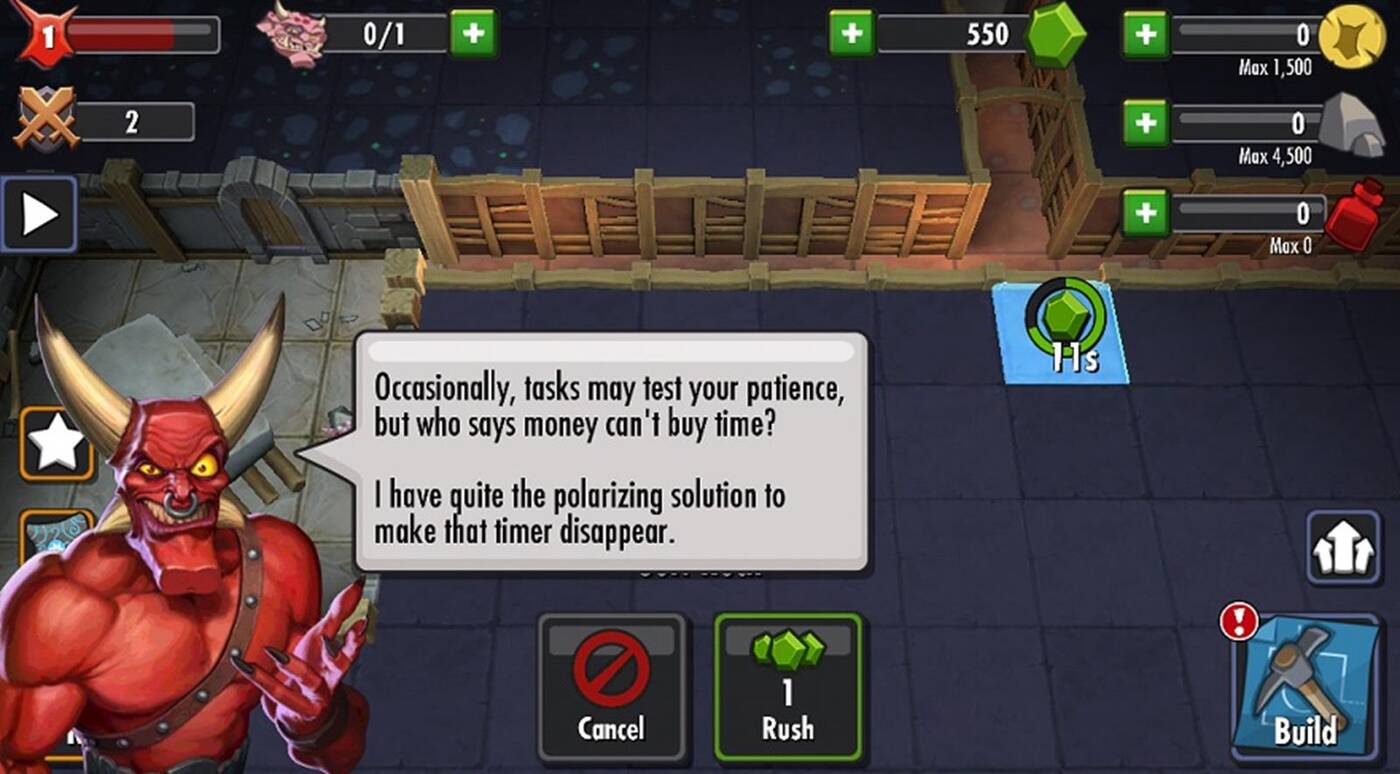Add an imp worker with the plus button
The width and height of the screenshot is (1400, 774).
point(473,34)
